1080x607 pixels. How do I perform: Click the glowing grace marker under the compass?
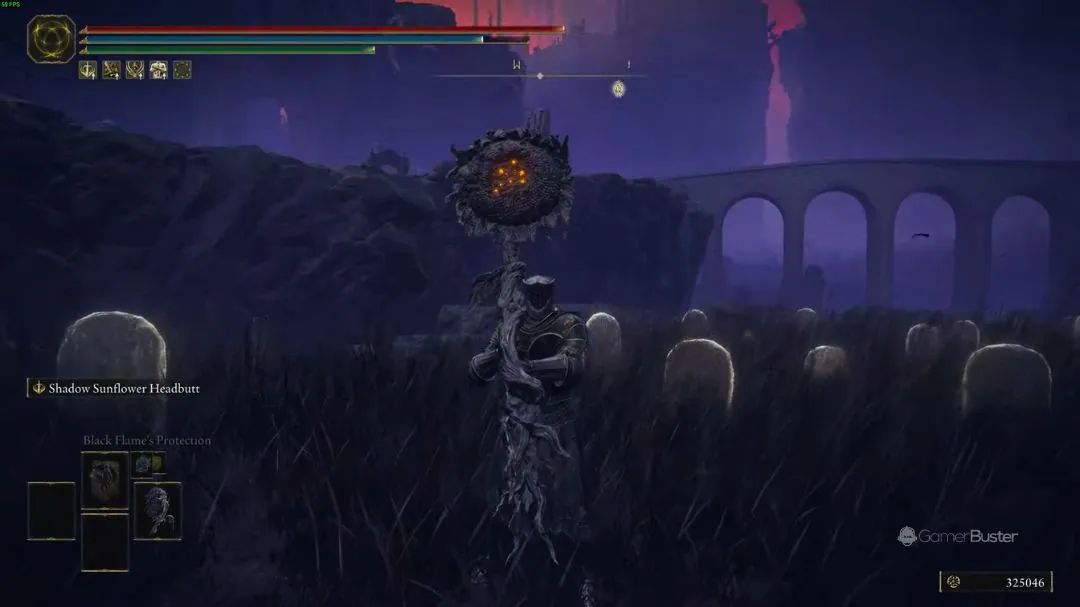[619, 89]
